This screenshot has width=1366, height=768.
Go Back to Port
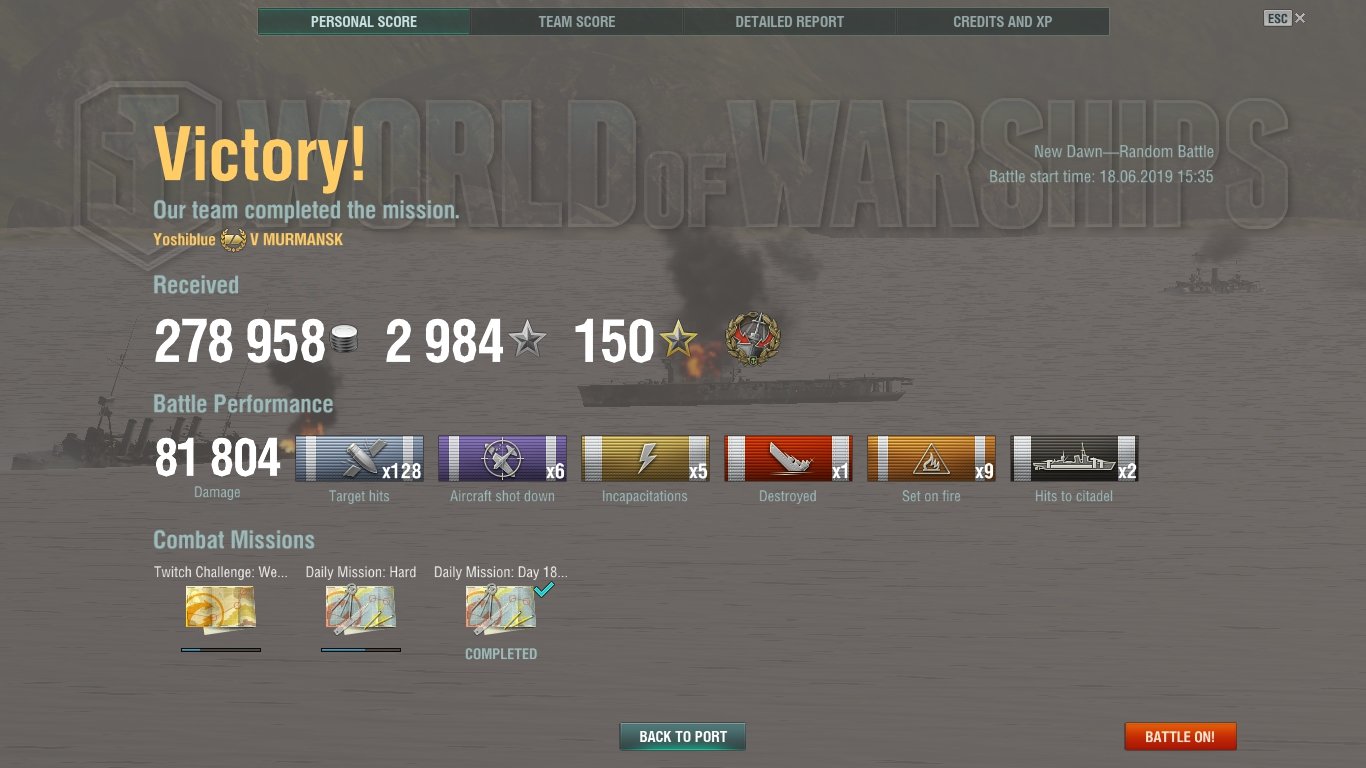[683, 737]
